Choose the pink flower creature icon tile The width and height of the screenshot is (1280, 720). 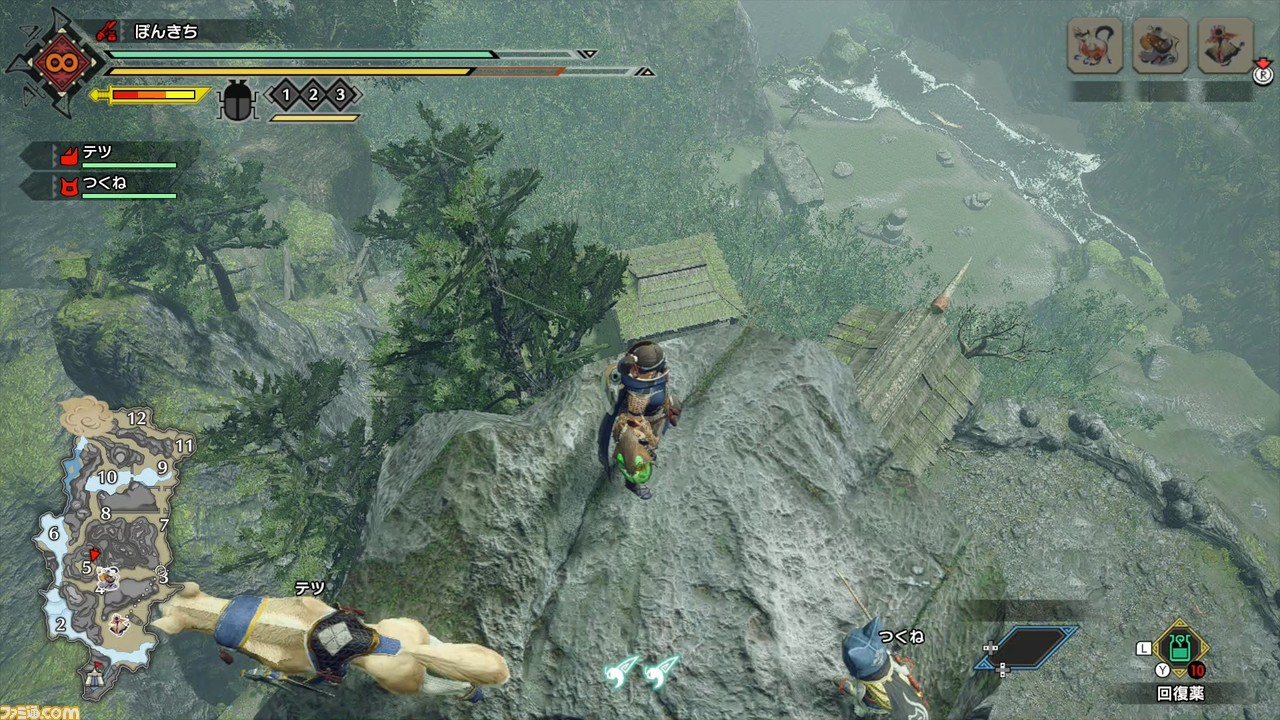click(1226, 46)
